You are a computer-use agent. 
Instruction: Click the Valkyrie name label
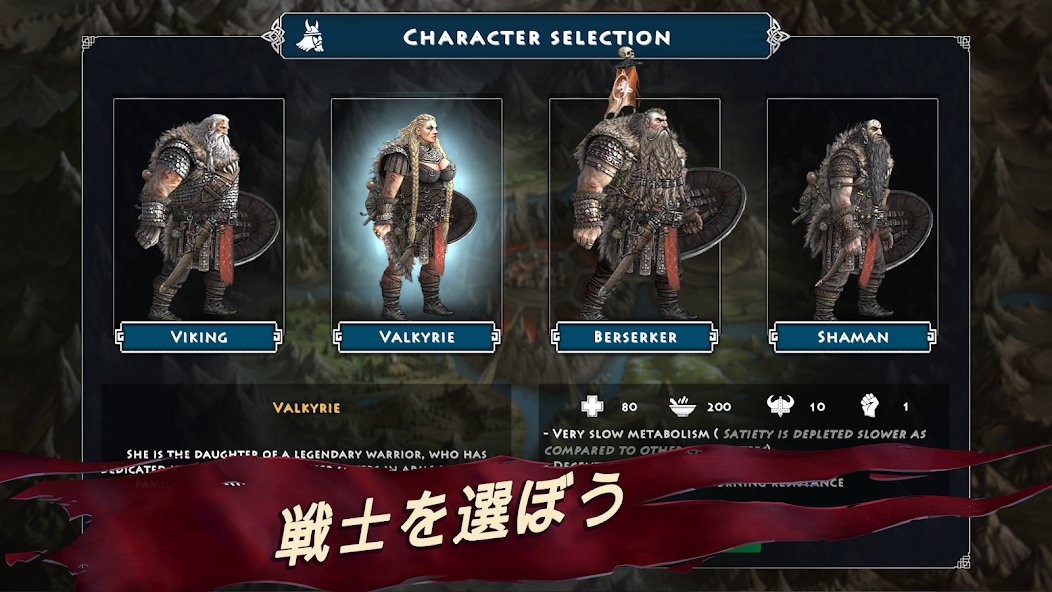point(416,337)
